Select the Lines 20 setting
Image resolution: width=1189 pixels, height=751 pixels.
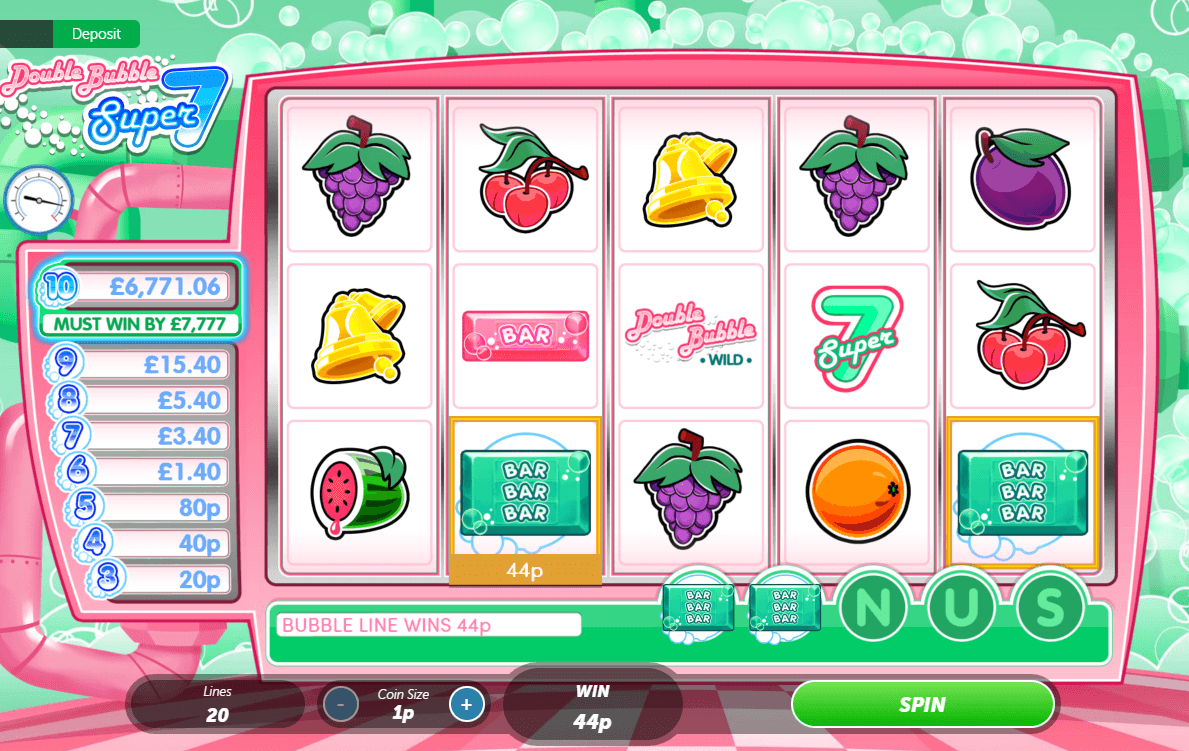(217, 704)
